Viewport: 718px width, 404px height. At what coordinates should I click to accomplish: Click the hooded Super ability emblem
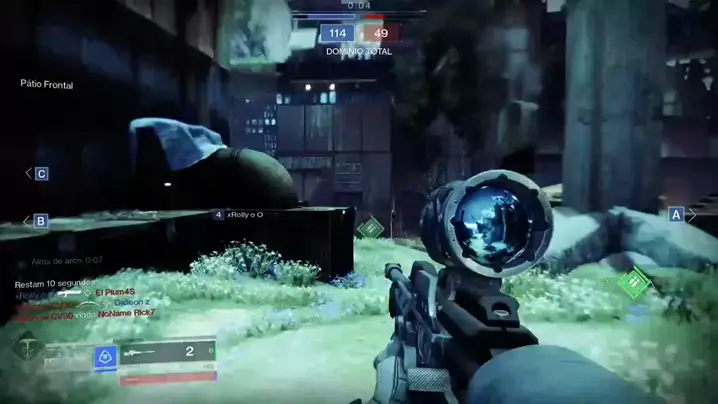[26, 349]
